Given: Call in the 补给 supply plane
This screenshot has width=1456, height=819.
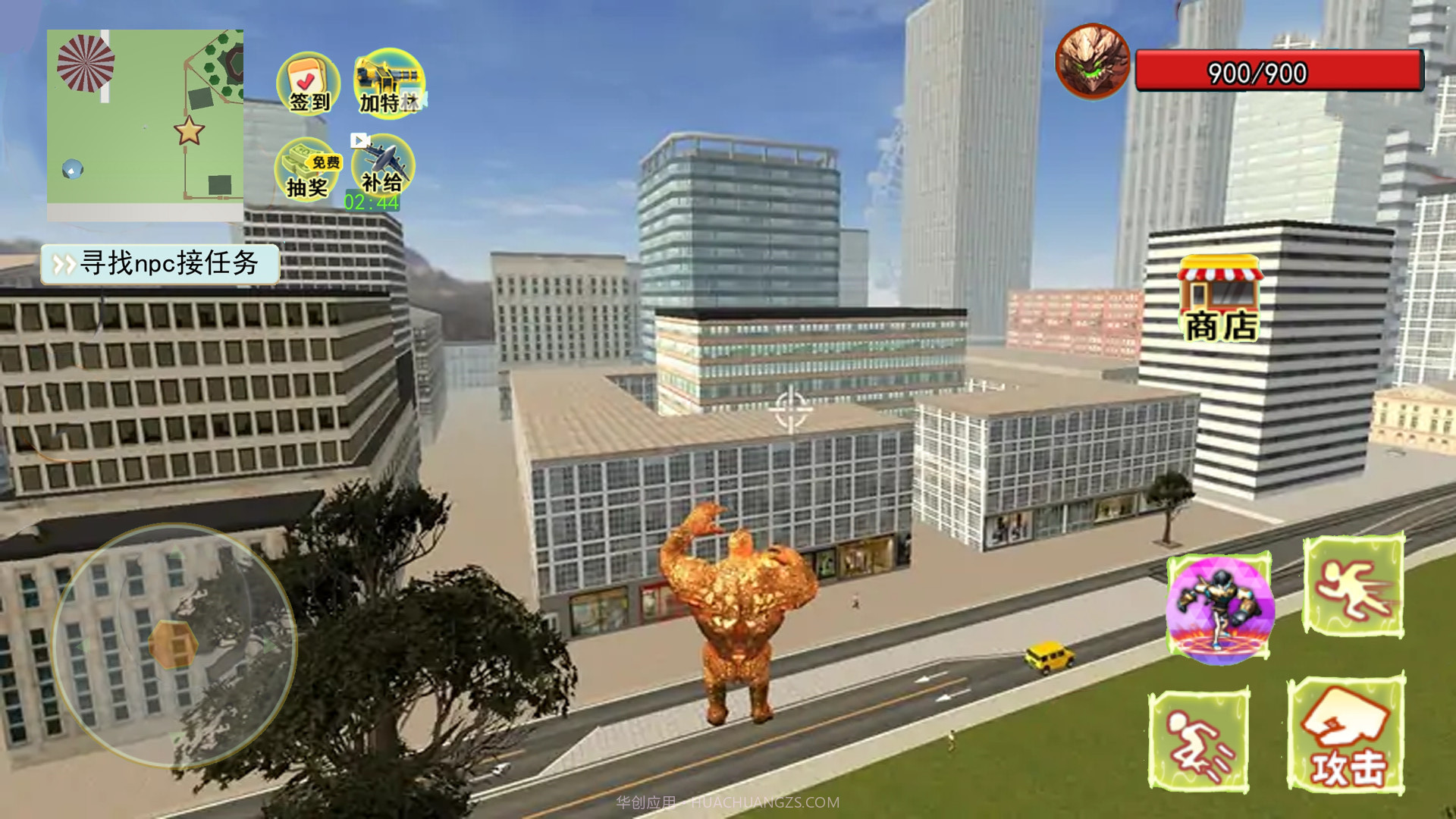Looking at the screenshot, I should 383,168.
